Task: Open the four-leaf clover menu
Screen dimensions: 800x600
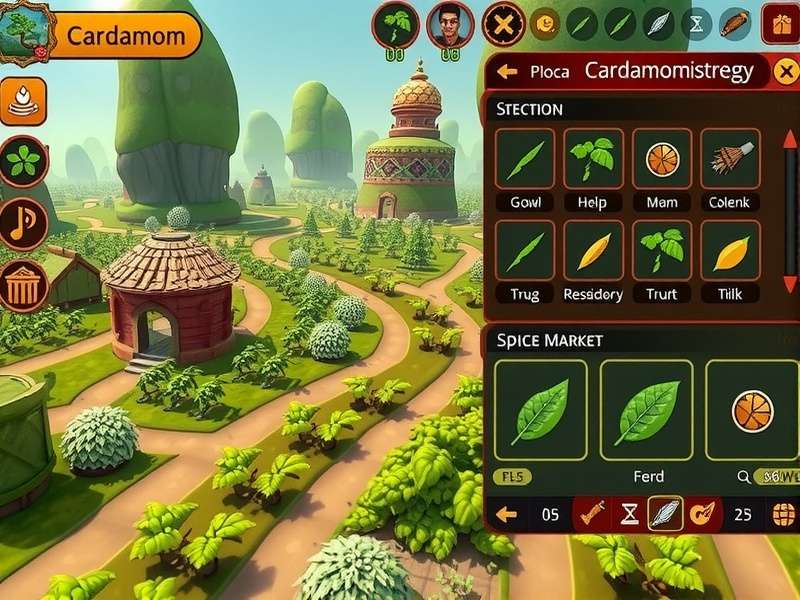Action: 24,161
